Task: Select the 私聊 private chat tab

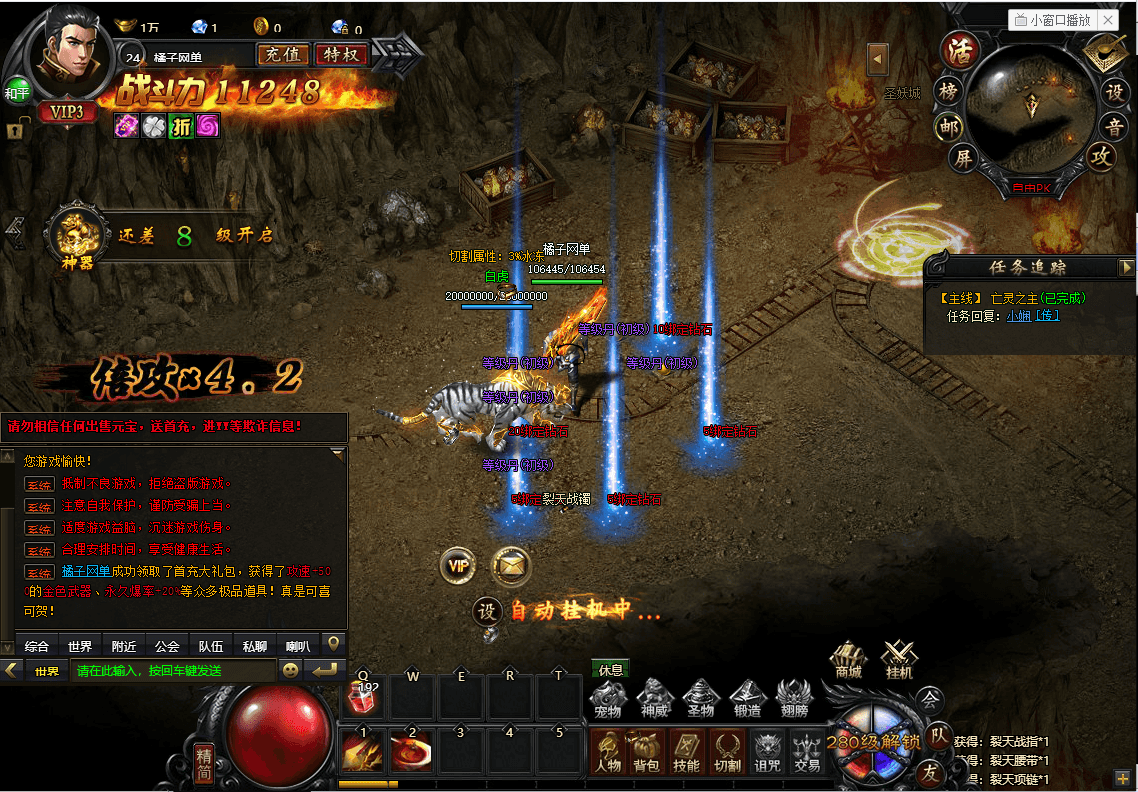Action: click(254, 646)
